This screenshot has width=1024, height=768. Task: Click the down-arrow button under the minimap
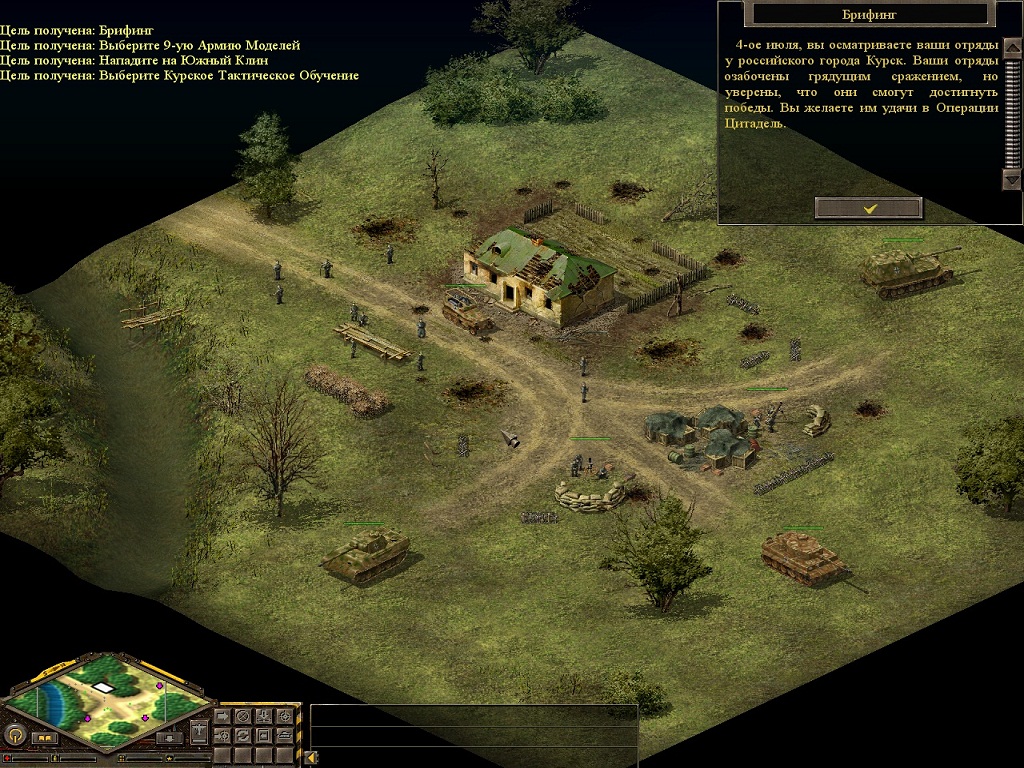coord(169,738)
